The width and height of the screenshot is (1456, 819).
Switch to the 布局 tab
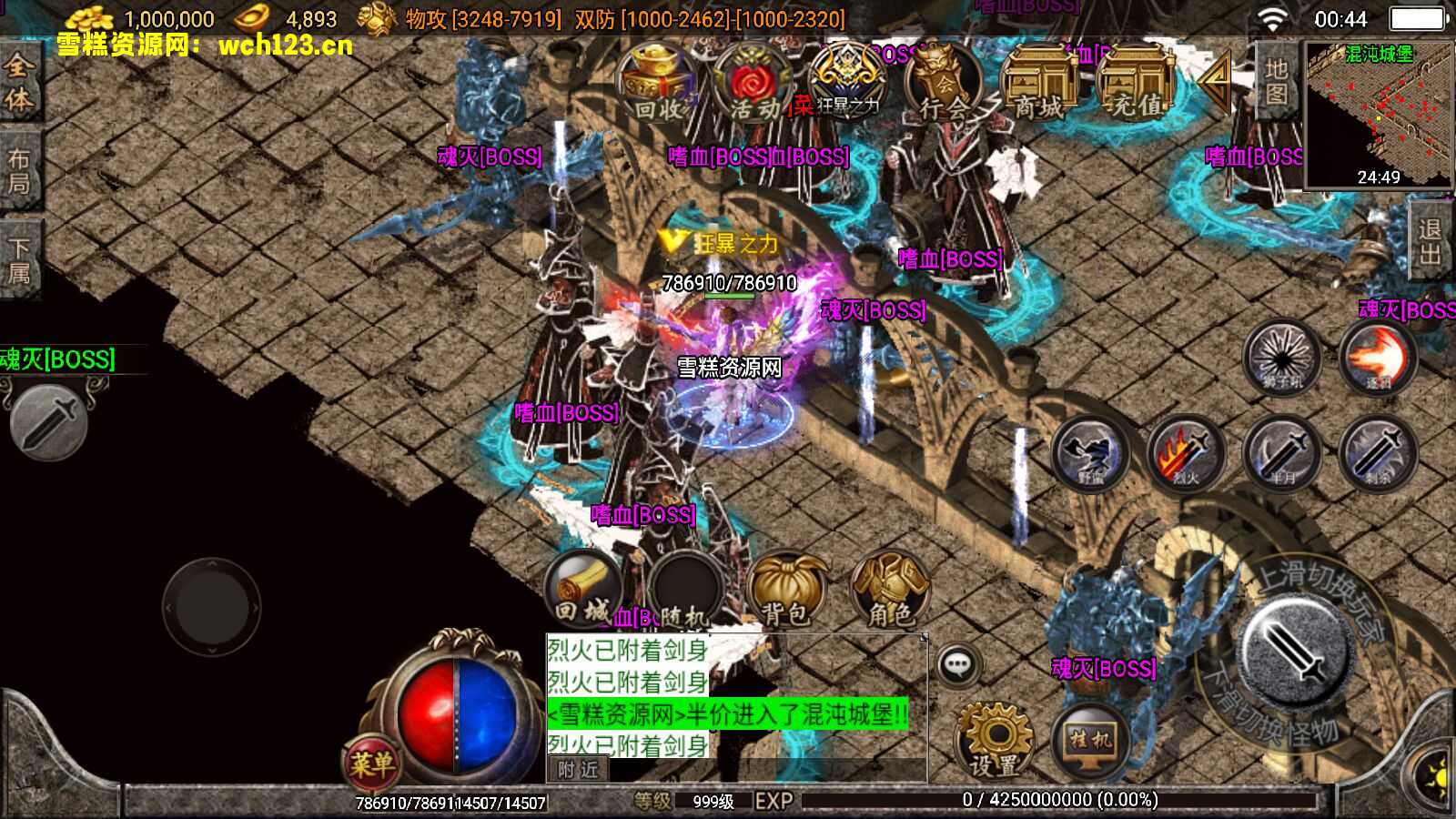click(19, 171)
